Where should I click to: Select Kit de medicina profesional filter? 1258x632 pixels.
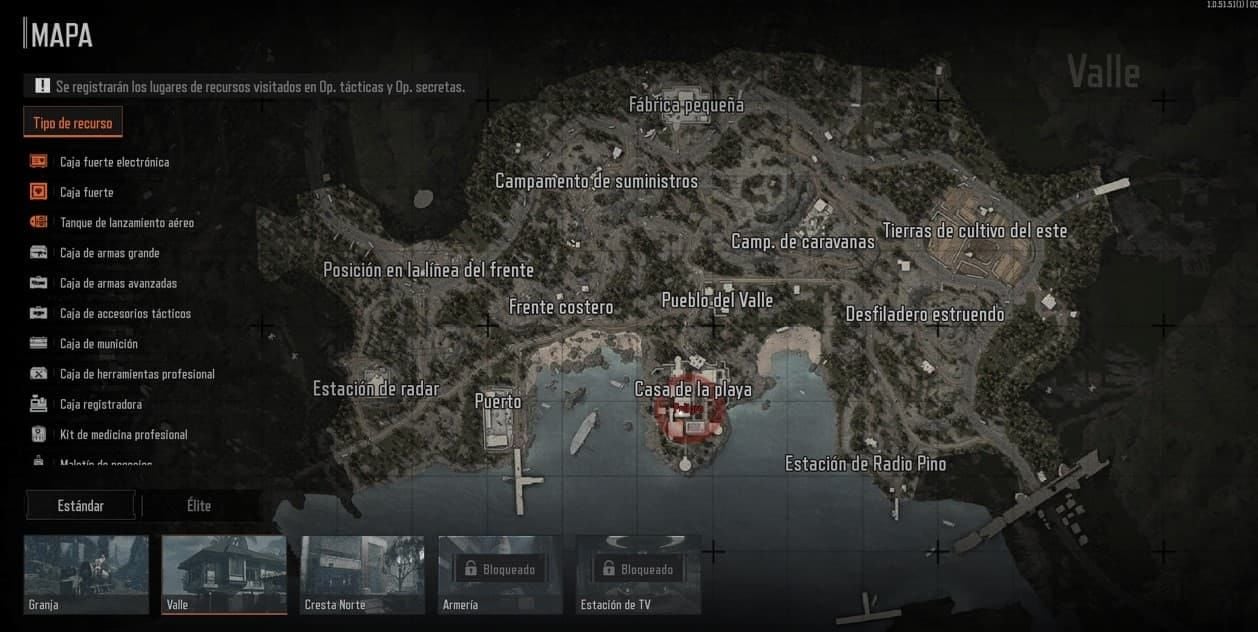coord(123,435)
